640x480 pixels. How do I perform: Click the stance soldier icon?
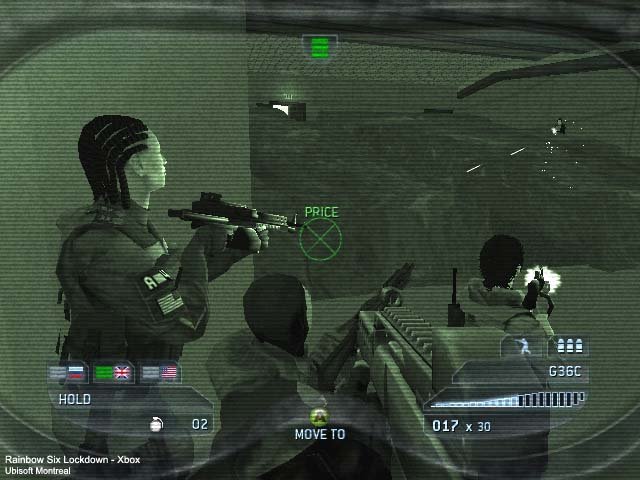click(523, 347)
